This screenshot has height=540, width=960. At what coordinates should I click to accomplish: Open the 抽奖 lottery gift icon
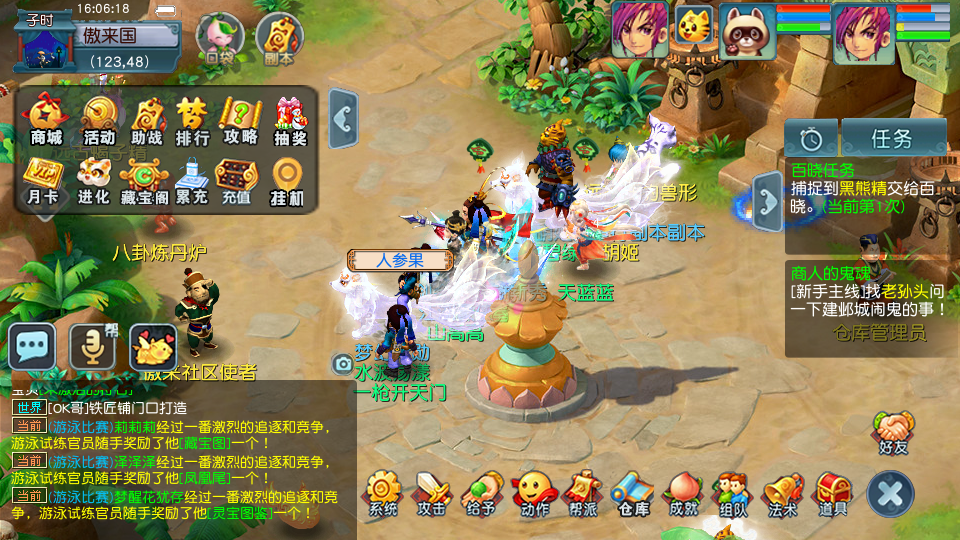coord(291,120)
